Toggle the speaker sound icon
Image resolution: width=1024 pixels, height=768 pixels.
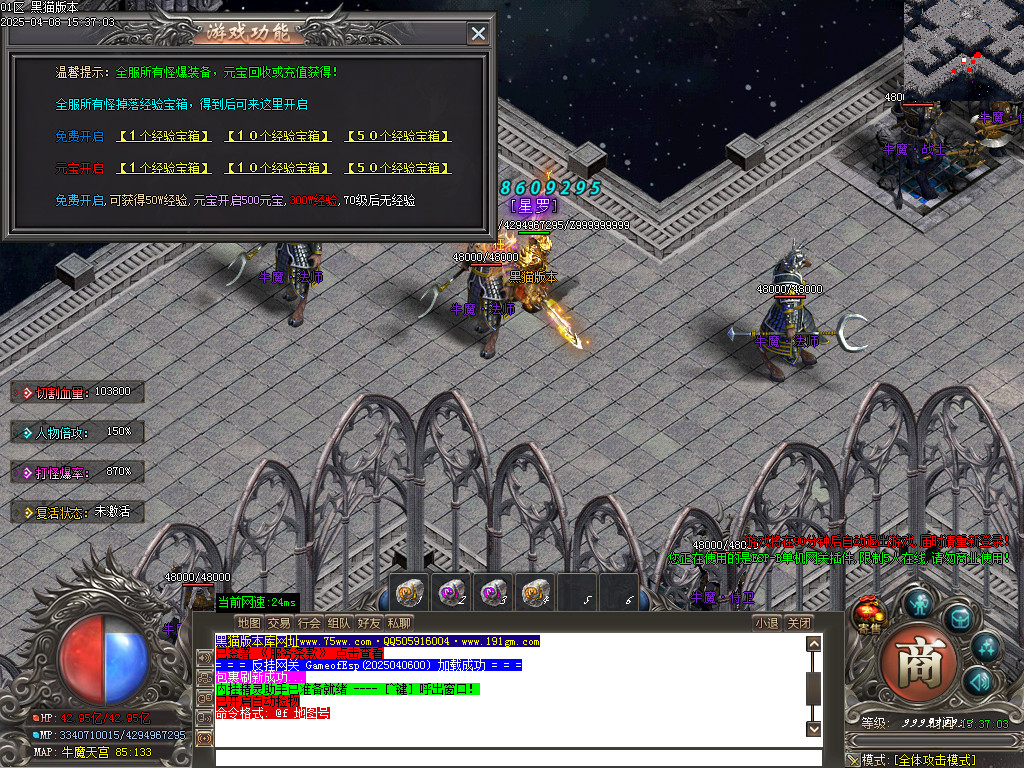(x=978, y=682)
